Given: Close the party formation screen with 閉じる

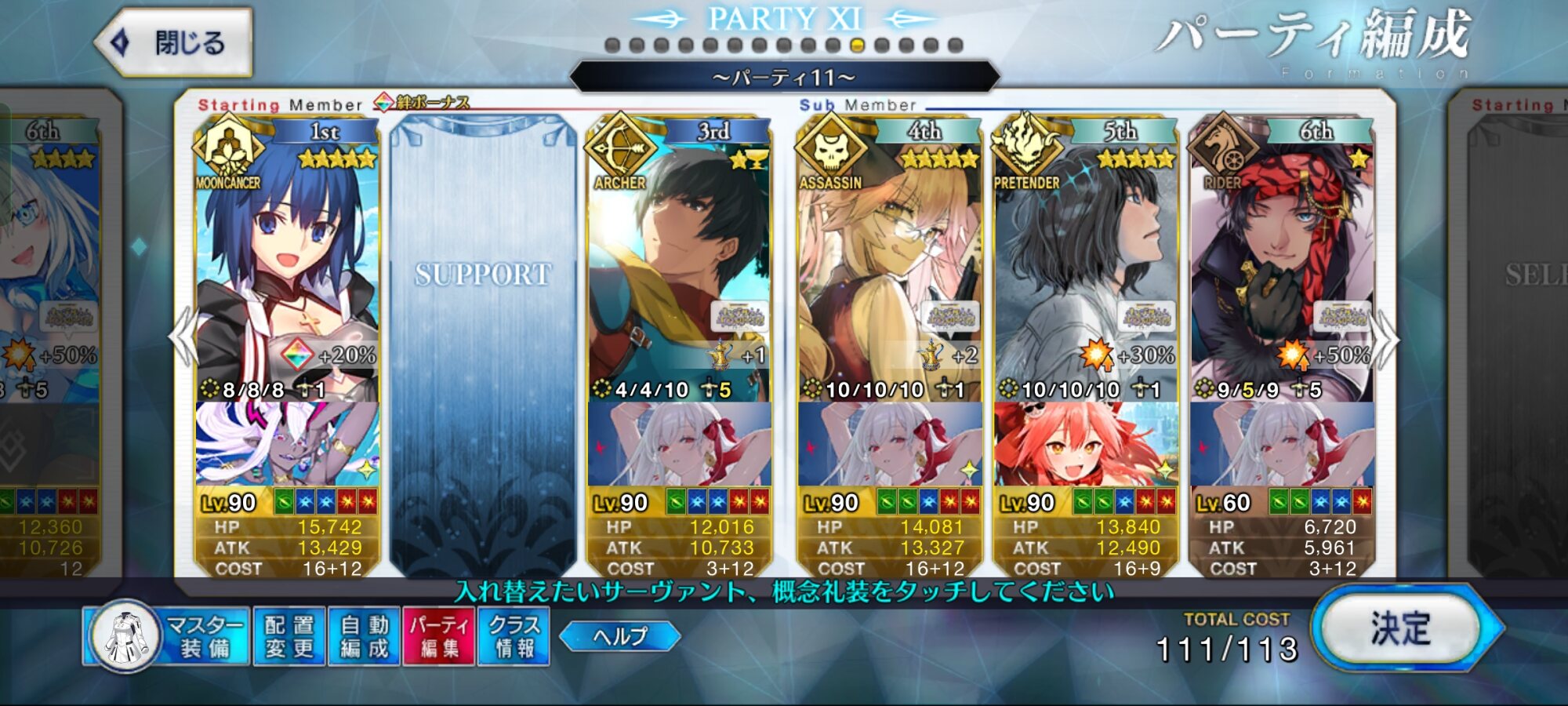Looking at the screenshot, I should (174, 42).
